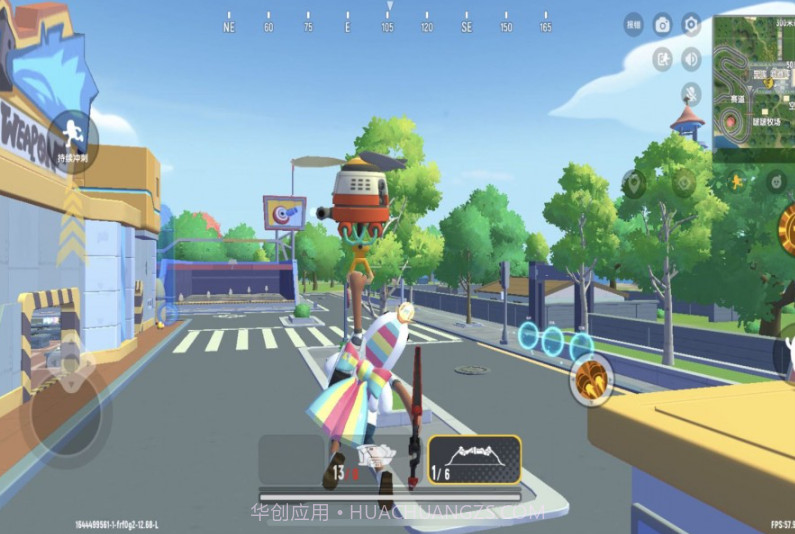
Task: Tap the golden shell skill button
Action: point(592,377)
